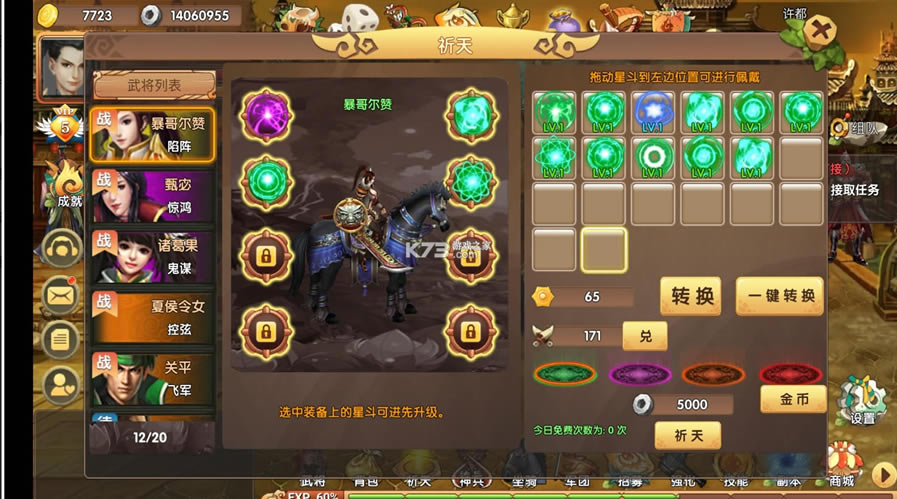Start praying with the 祈天 button
Image resolution: width=897 pixels, height=499 pixels.
(x=687, y=435)
